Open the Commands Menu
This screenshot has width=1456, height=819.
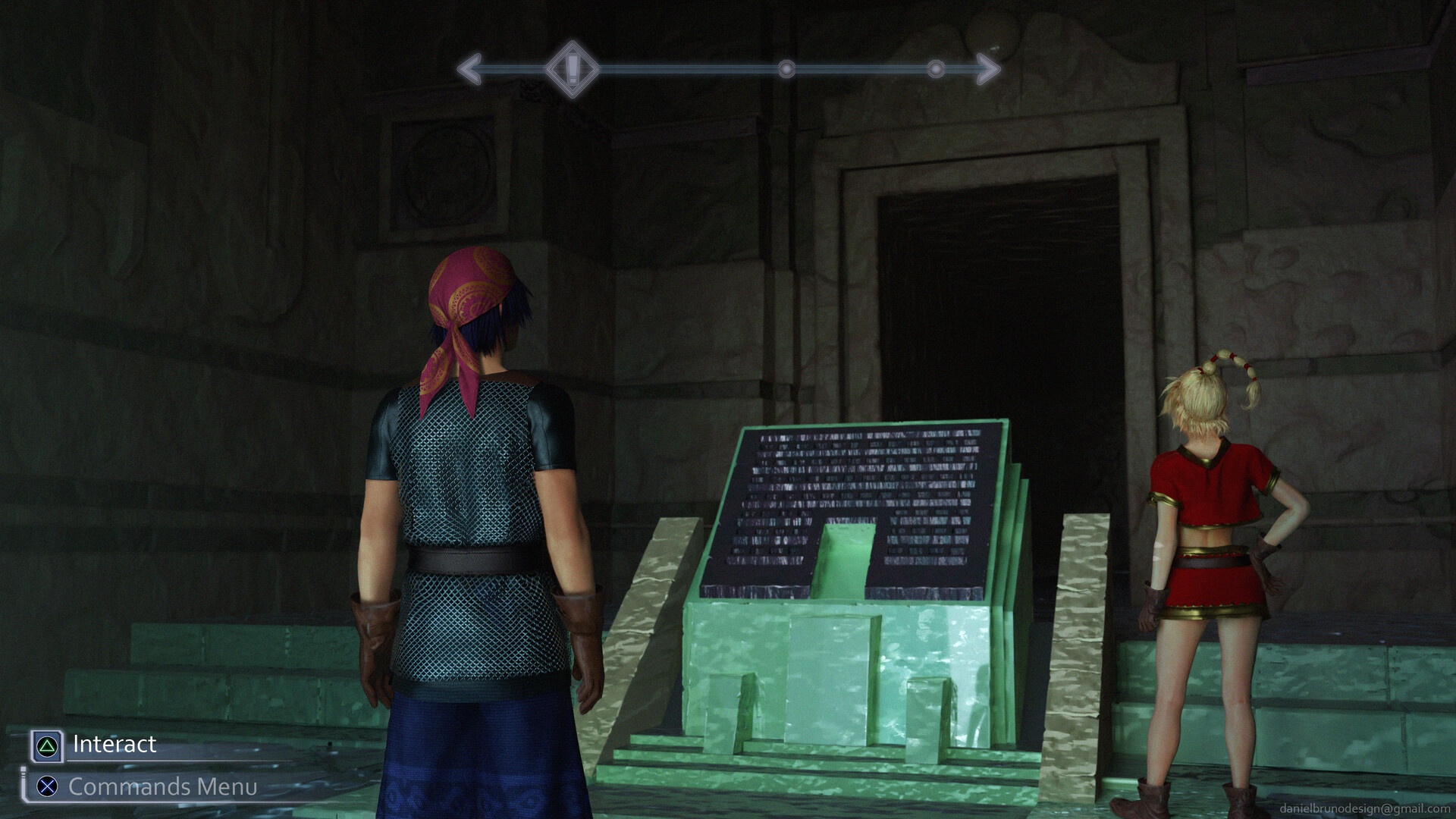point(162,787)
